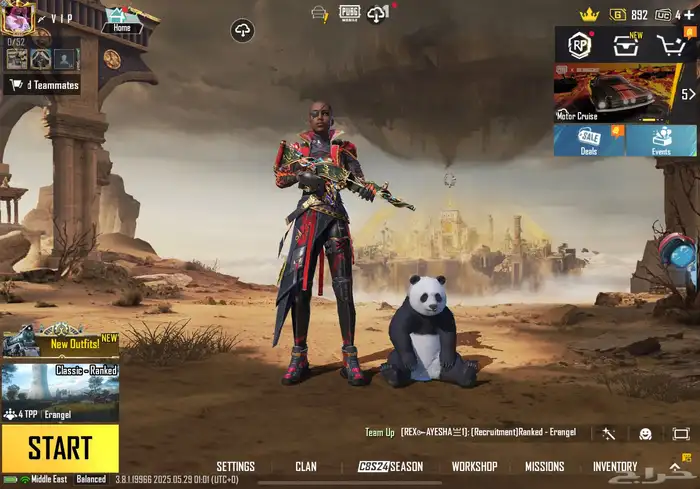
Task: Open the Royale Pass RP icon
Action: click(x=579, y=45)
